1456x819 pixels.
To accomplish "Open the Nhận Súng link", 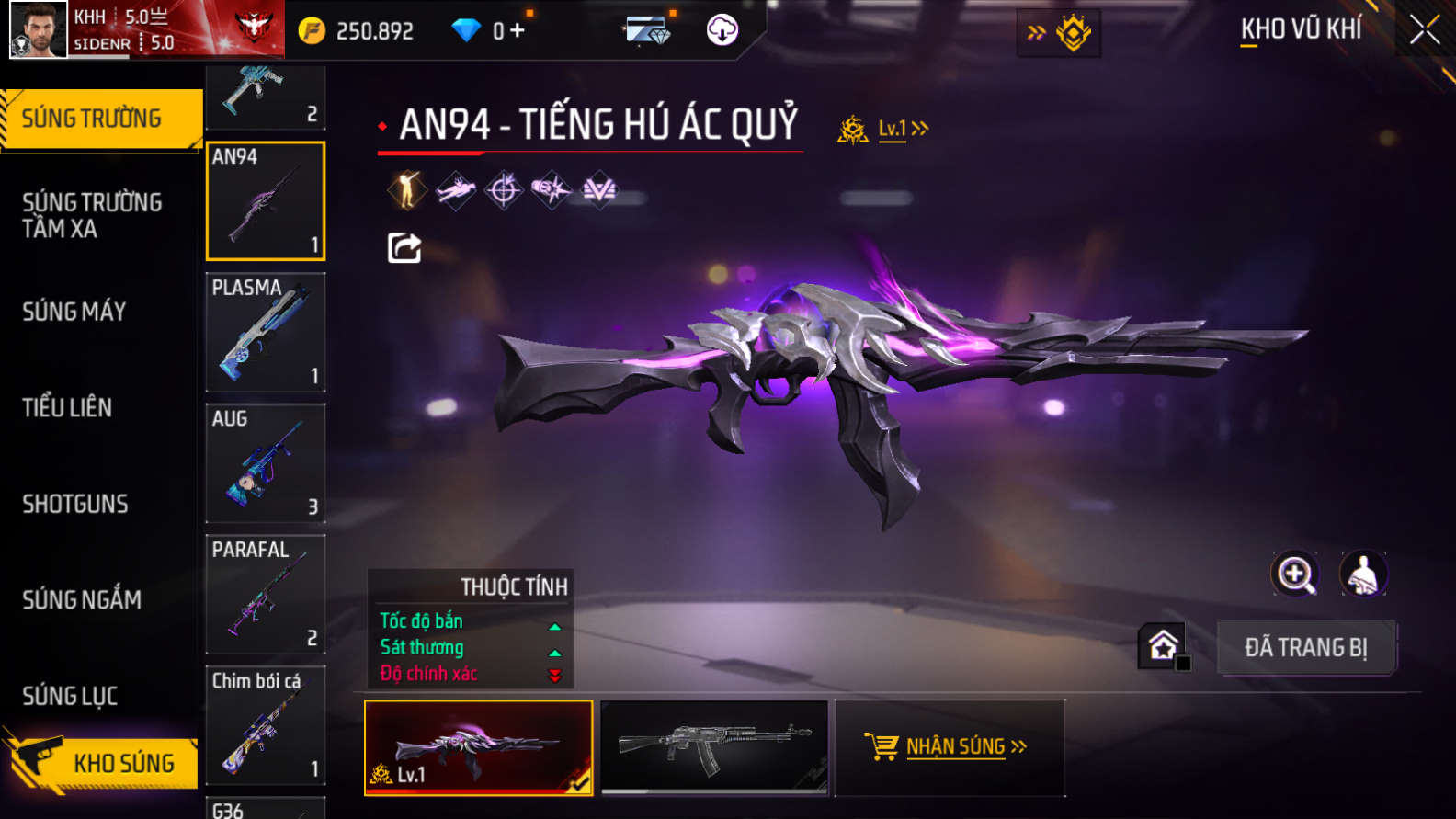I will (x=956, y=746).
